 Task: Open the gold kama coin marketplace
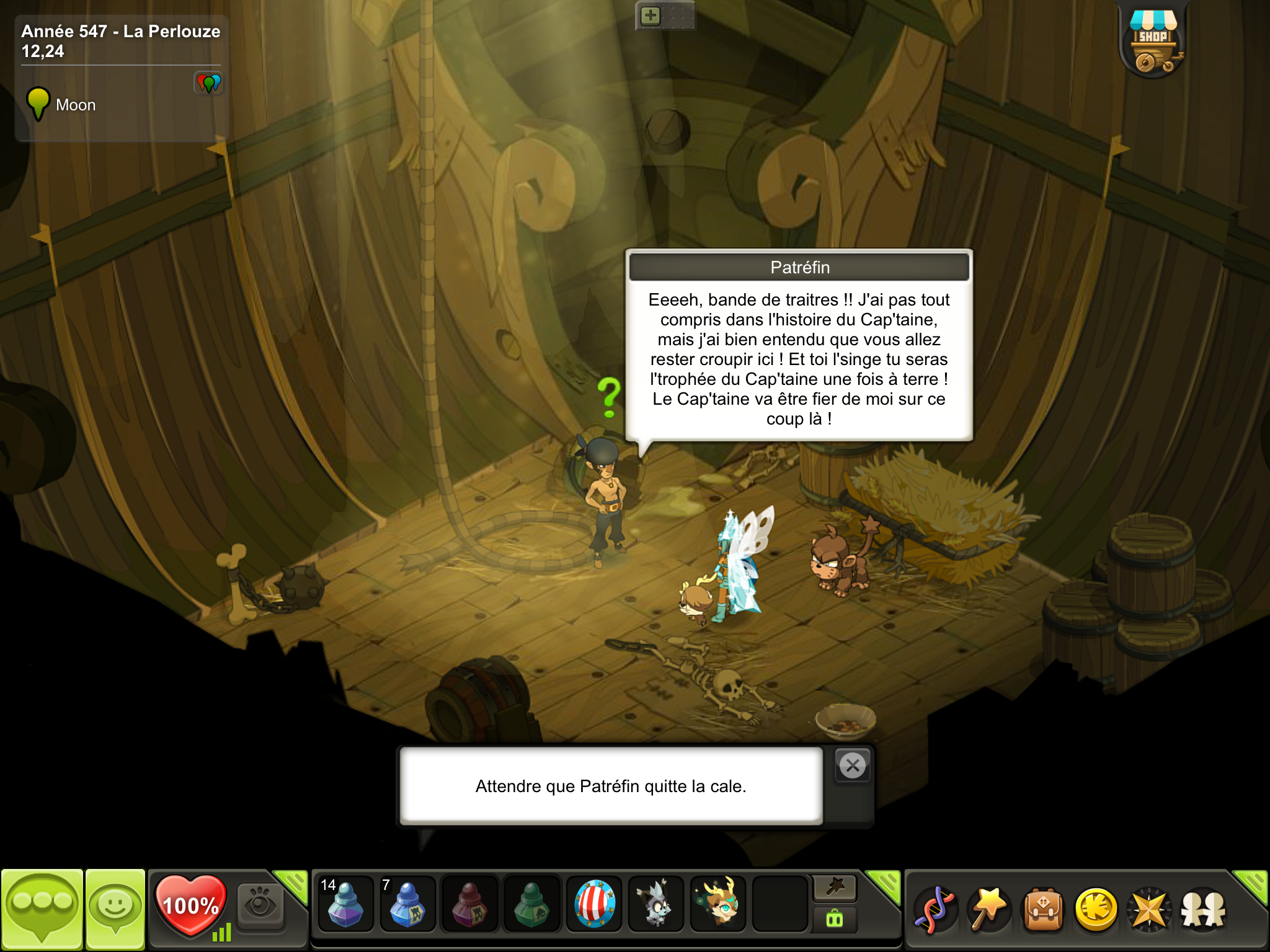1096,910
